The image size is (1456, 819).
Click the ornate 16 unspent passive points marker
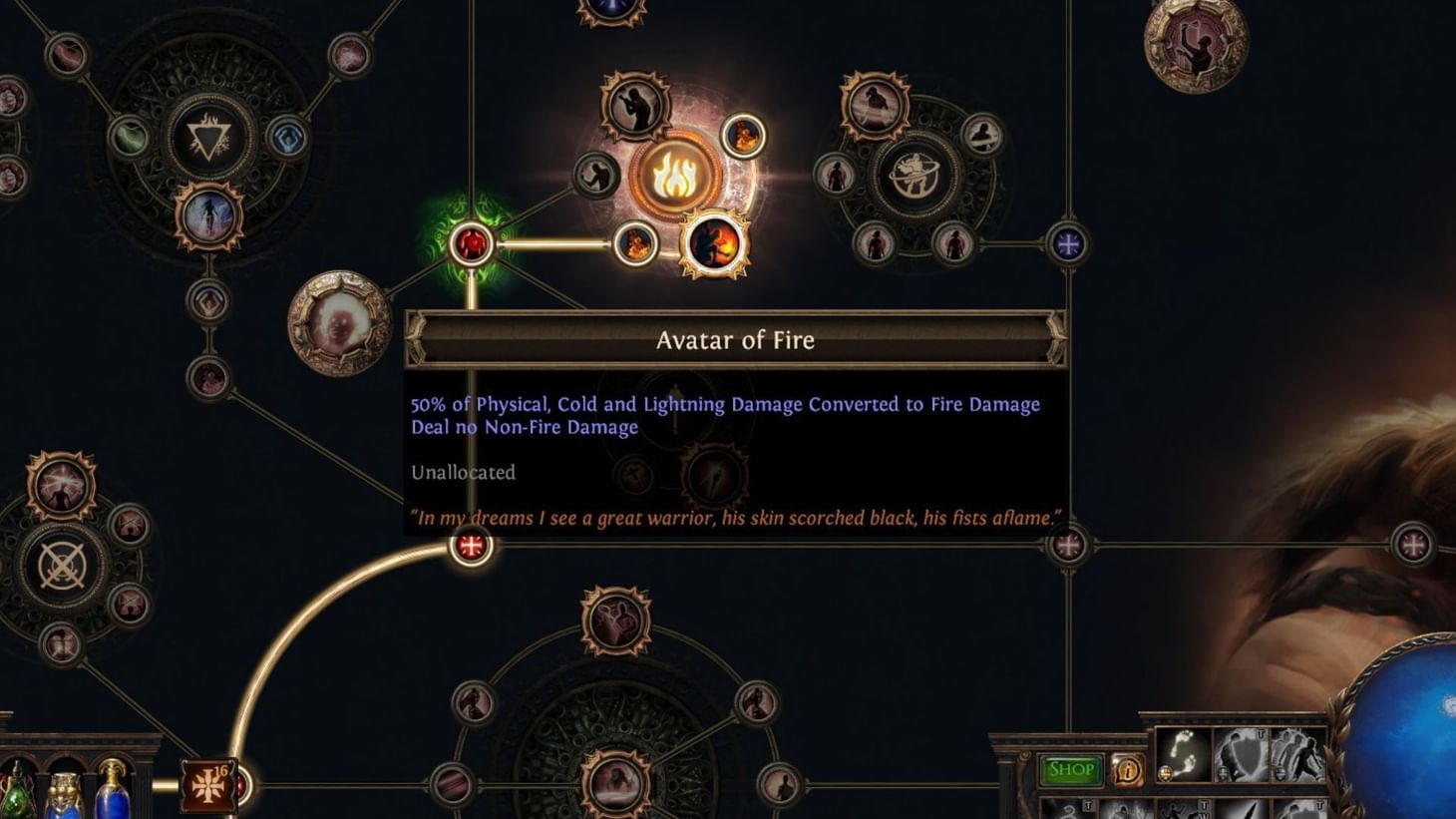pyautogui.click(x=209, y=784)
